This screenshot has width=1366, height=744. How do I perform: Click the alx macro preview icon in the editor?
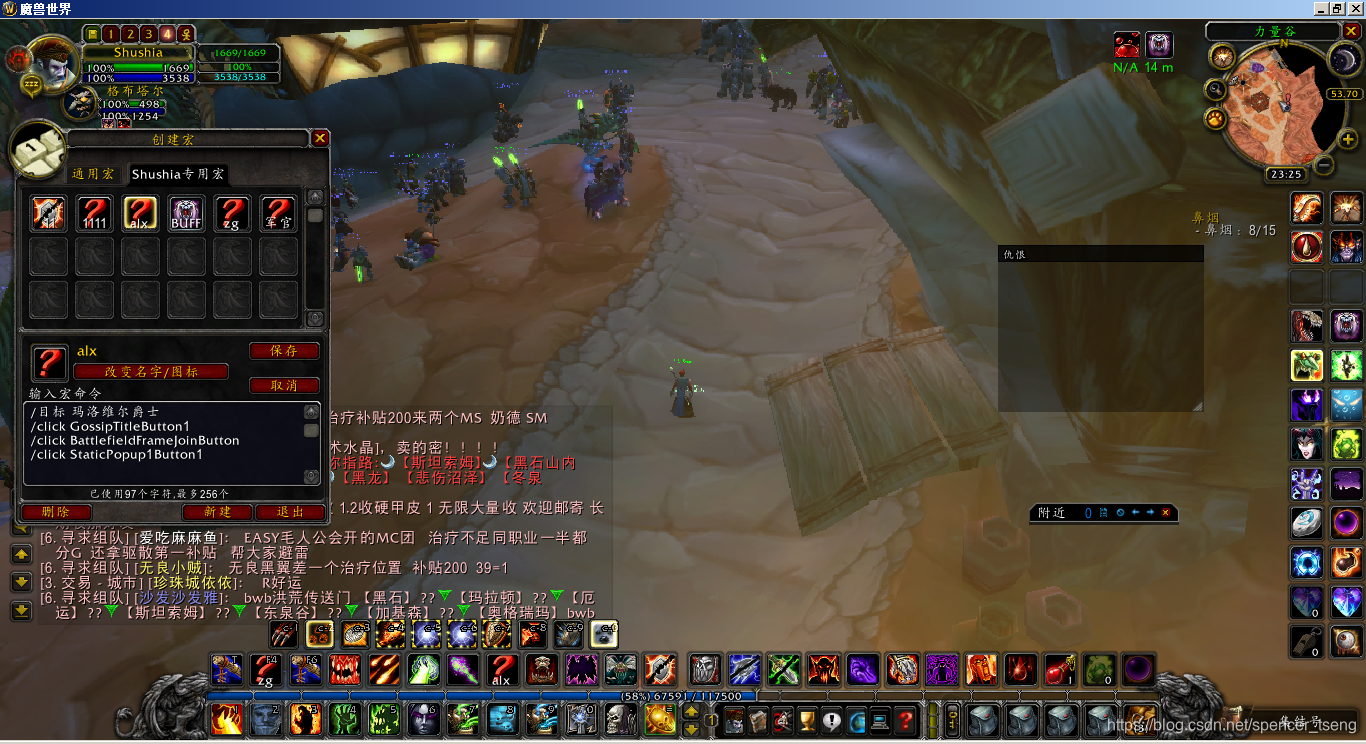[48, 361]
